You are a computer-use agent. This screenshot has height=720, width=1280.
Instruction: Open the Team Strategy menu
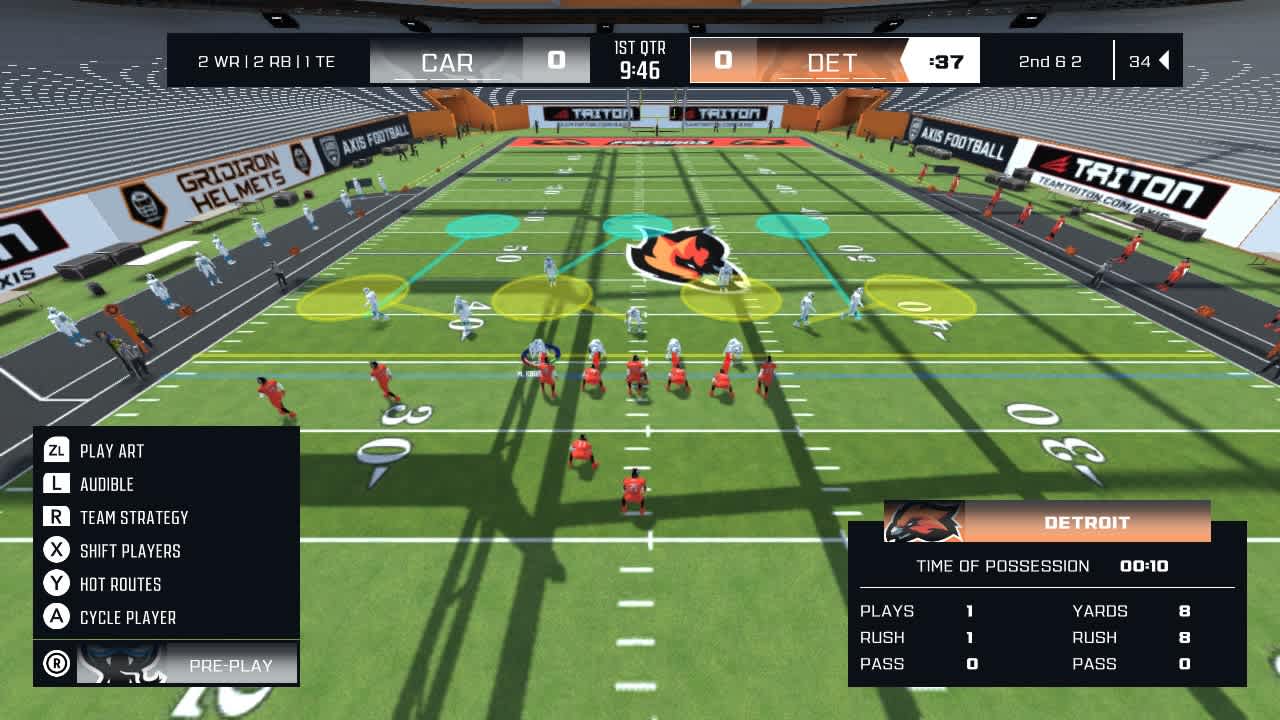(x=132, y=517)
